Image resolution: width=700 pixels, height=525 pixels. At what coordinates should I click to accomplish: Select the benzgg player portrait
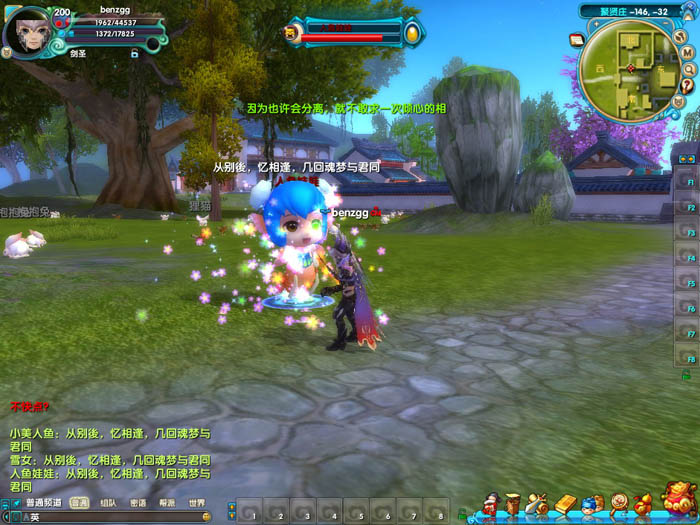tap(27, 32)
